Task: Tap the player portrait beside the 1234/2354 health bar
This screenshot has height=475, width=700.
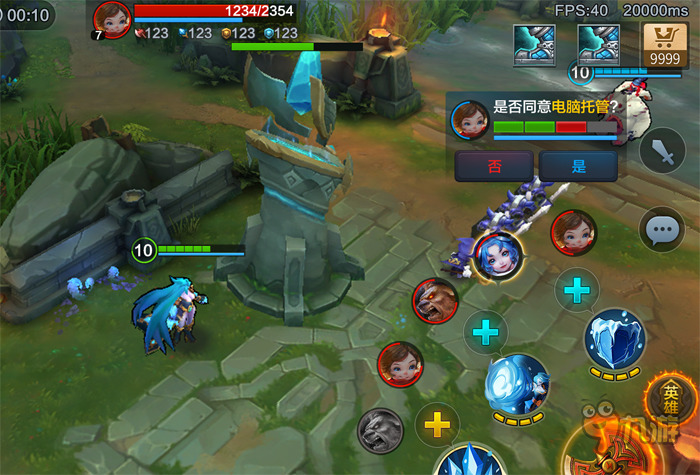Action: 112,17
